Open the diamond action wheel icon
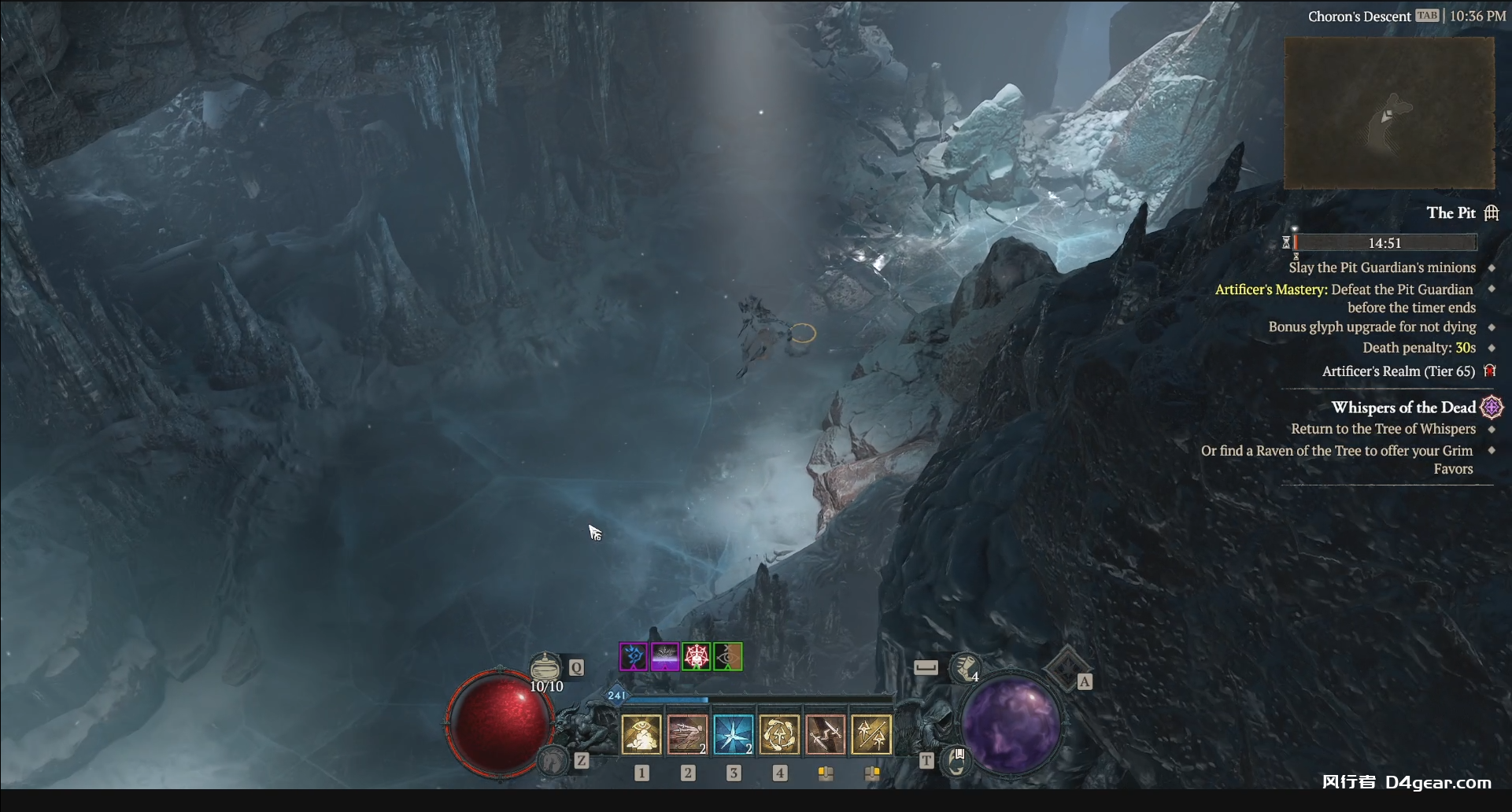The height and width of the screenshot is (812, 1512). click(1066, 668)
